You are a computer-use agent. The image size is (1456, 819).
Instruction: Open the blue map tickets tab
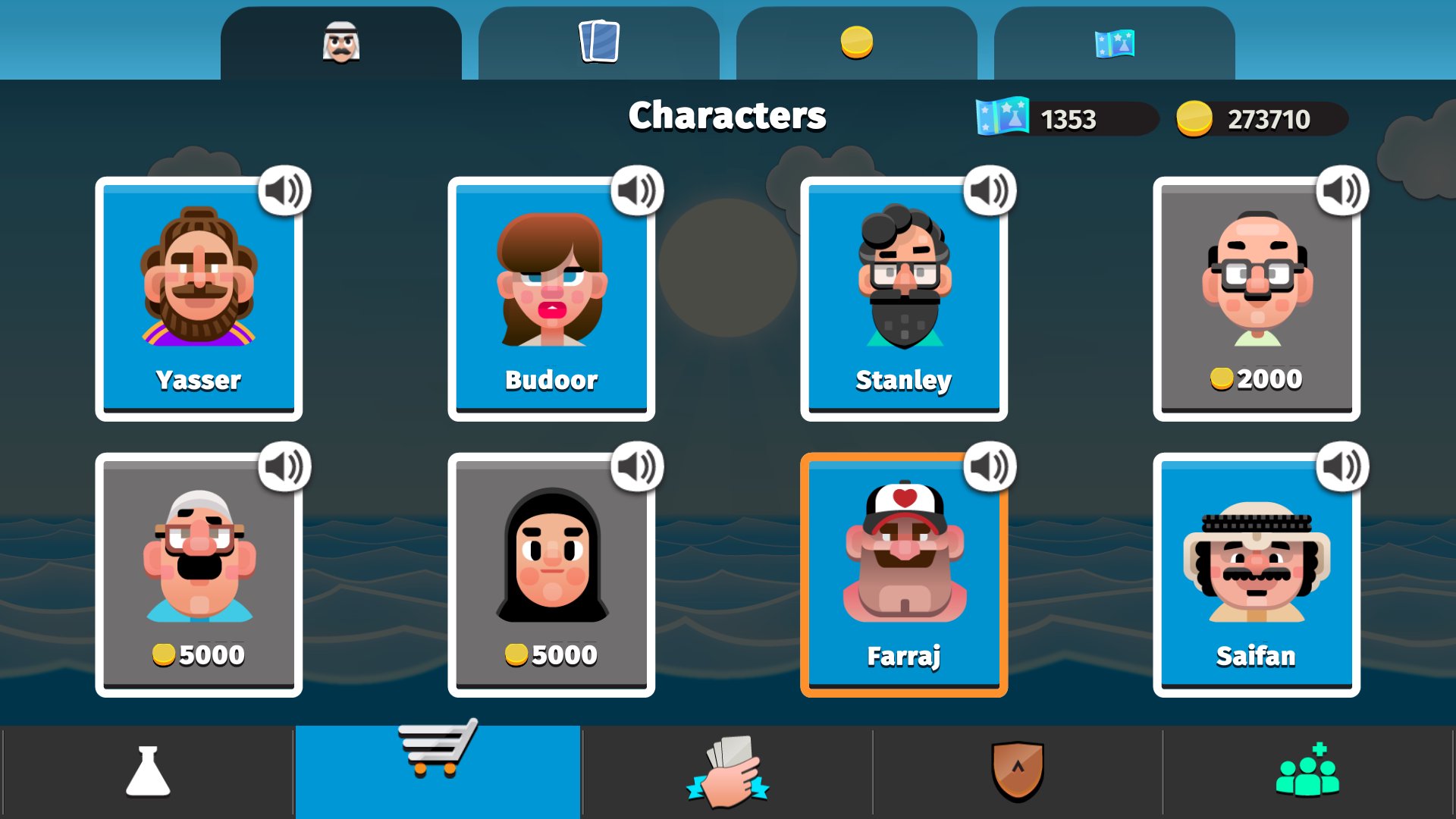[x=1114, y=43]
